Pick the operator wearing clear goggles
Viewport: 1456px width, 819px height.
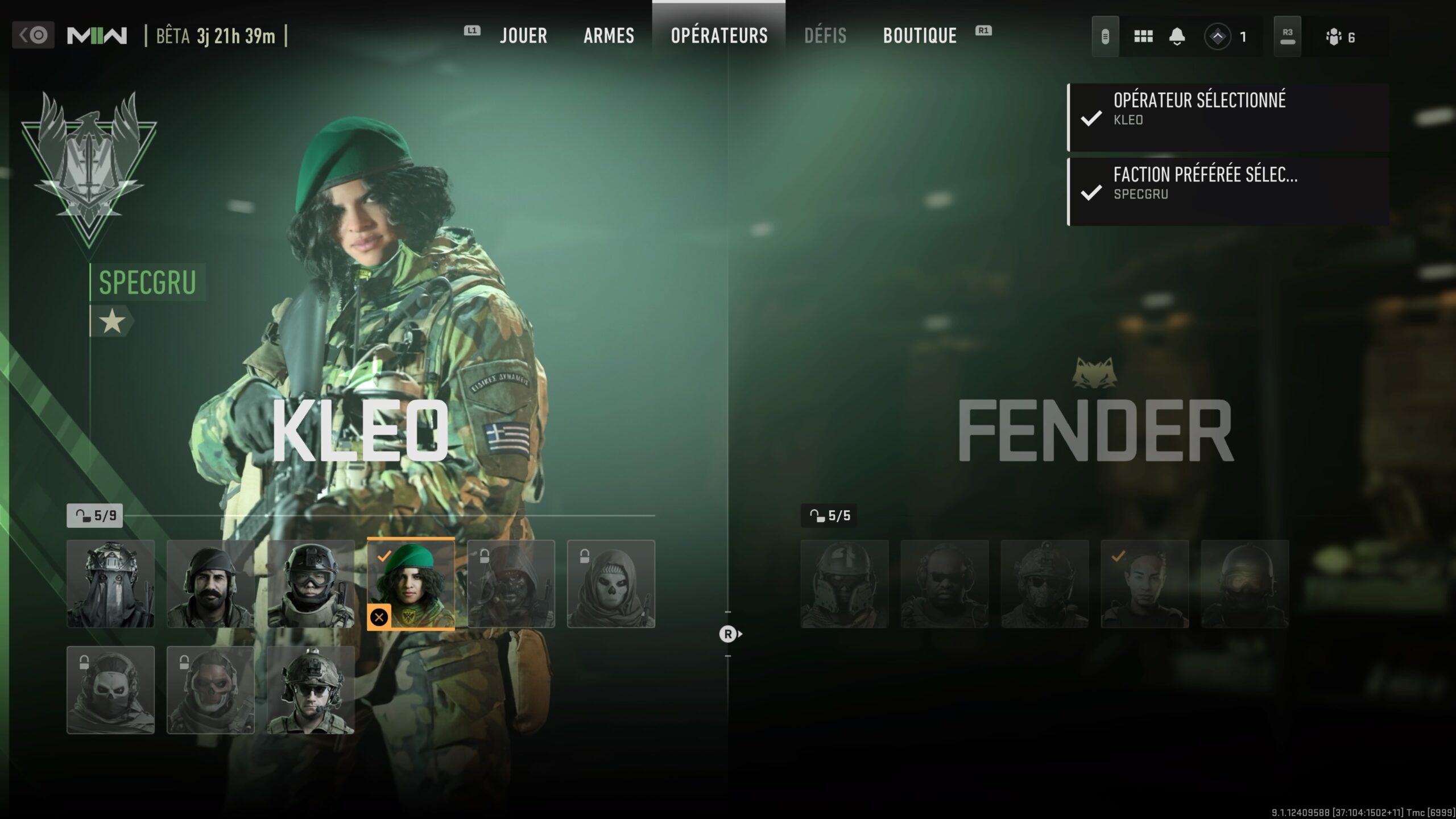coord(311,584)
